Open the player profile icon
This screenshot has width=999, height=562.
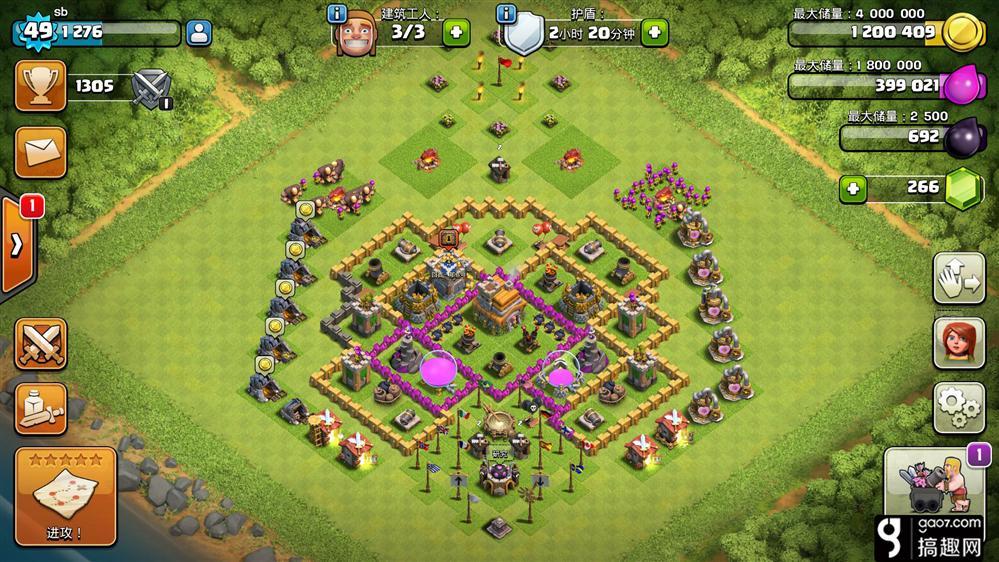(x=199, y=32)
